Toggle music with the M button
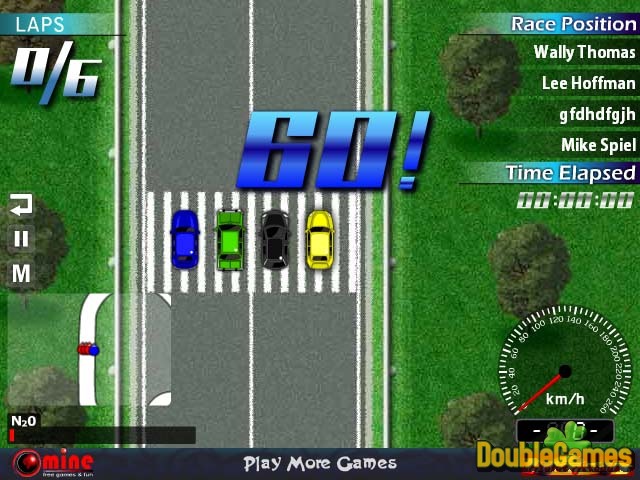 [21, 272]
